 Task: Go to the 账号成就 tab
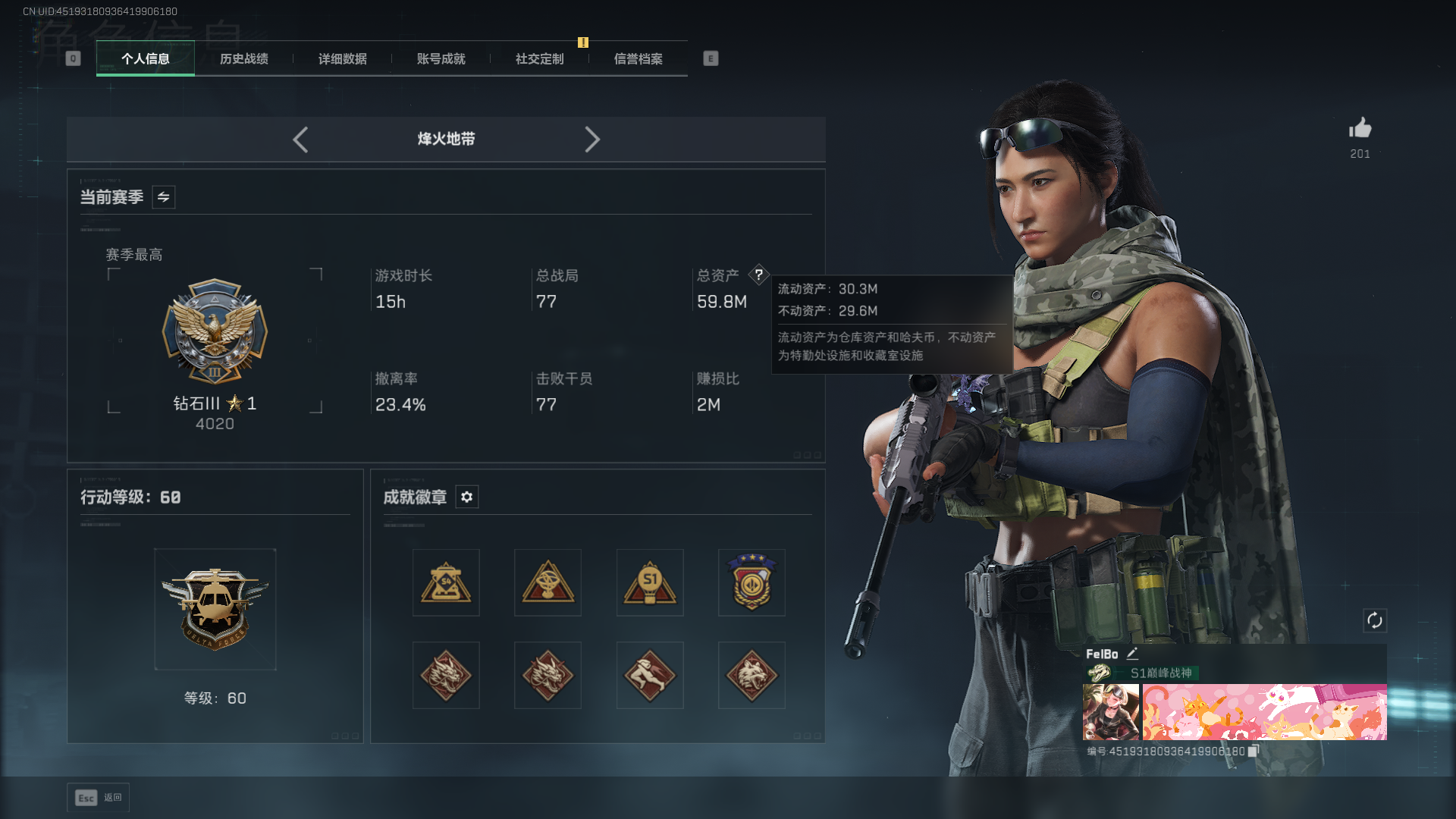(x=441, y=59)
